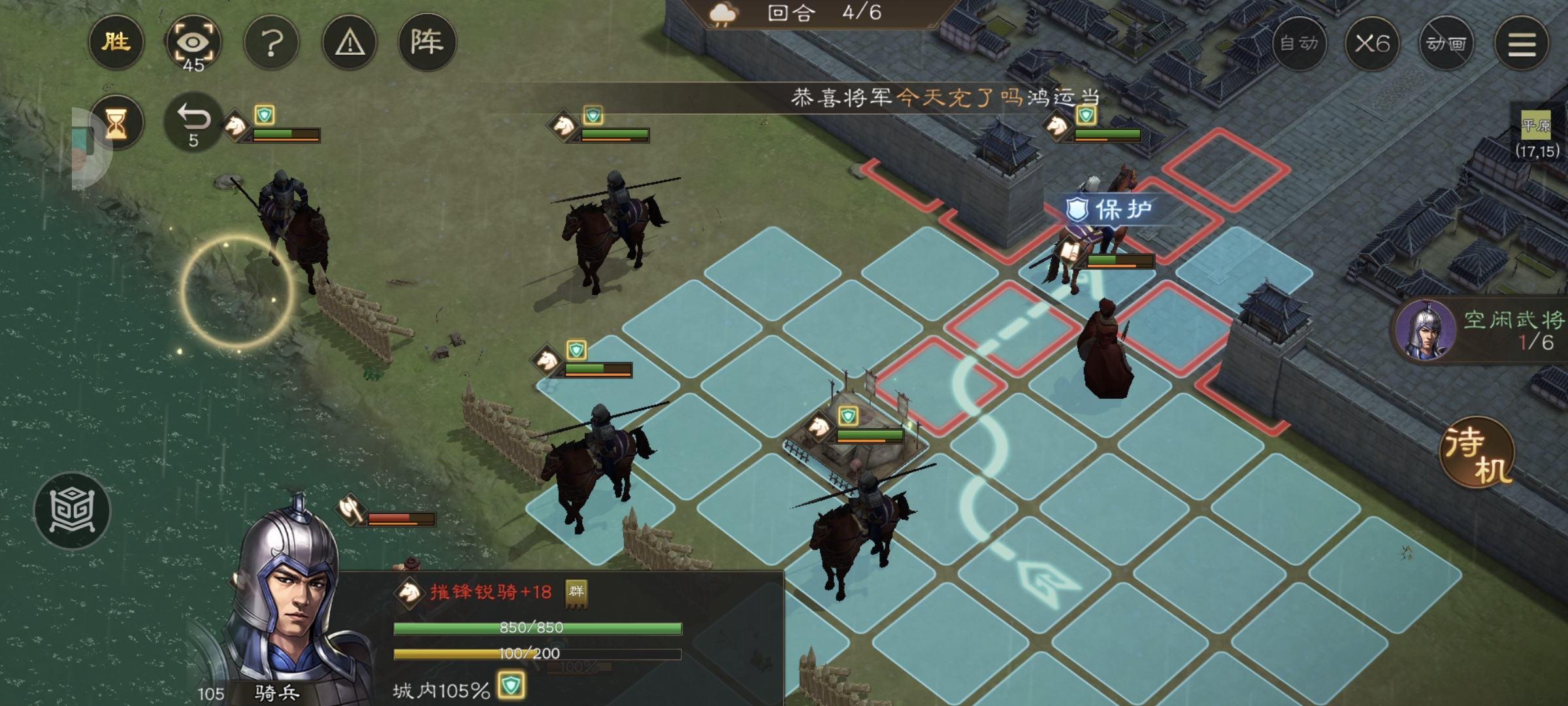The height and width of the screenshot is (706, 1568).
Task: Click the 城内105% shield buff icon
Action: point(511,686)
